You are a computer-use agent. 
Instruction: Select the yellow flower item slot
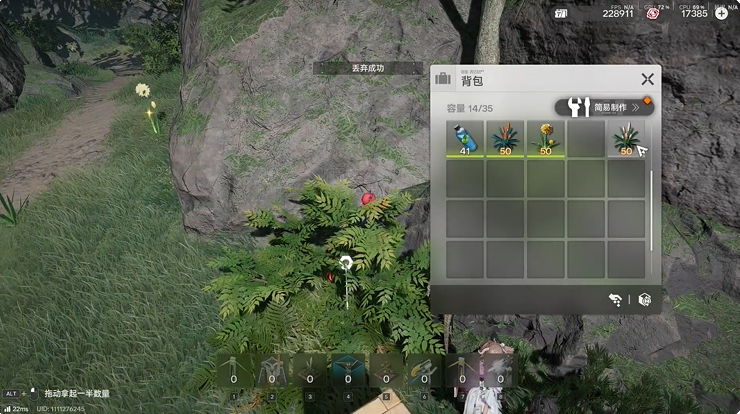(x=546, y=139)
